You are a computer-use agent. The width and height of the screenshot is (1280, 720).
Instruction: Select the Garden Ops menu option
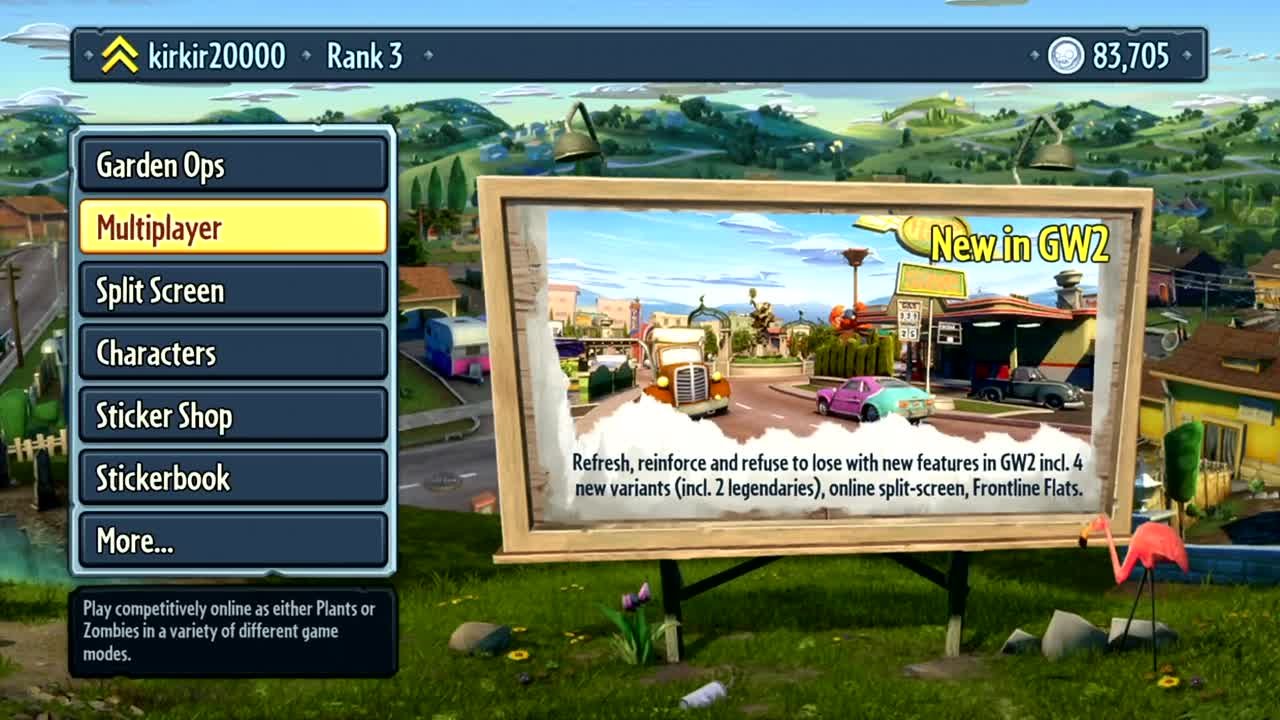coord(232,166)
